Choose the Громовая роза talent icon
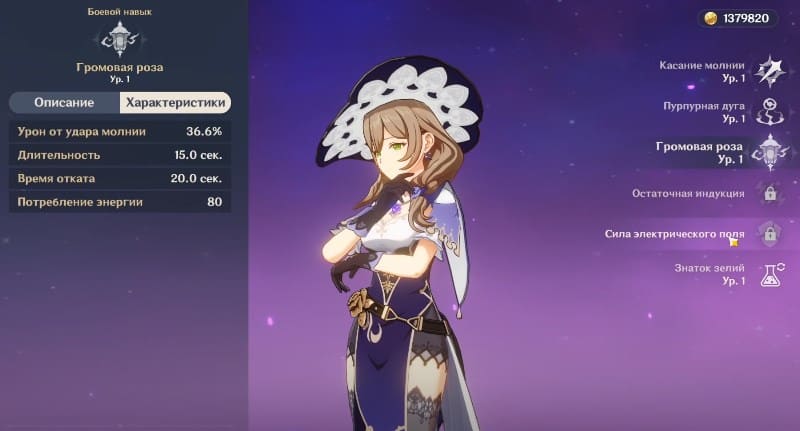The image size is (800, 431). tap(769, 152)
